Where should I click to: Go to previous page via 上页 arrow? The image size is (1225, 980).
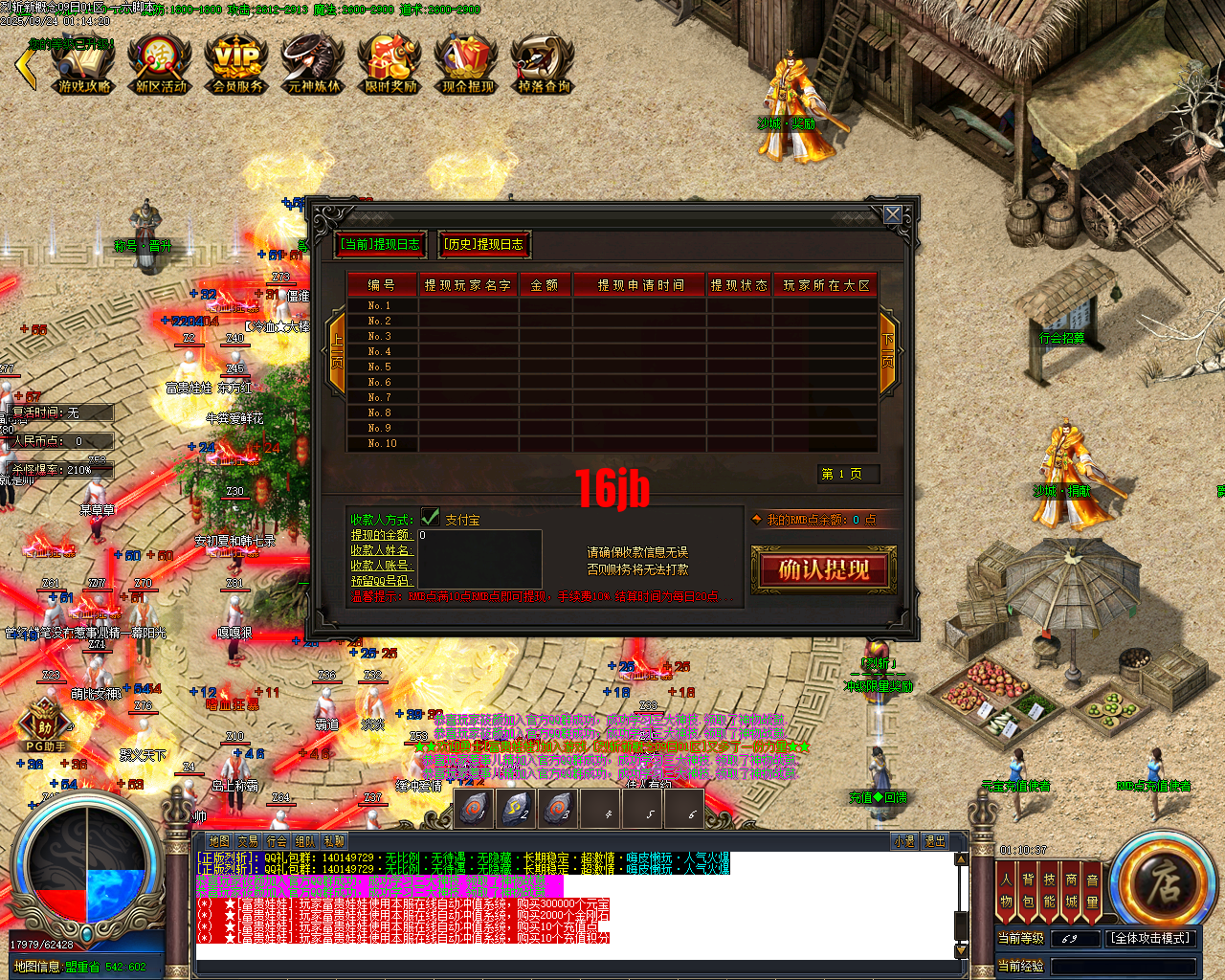coord(338,352)
